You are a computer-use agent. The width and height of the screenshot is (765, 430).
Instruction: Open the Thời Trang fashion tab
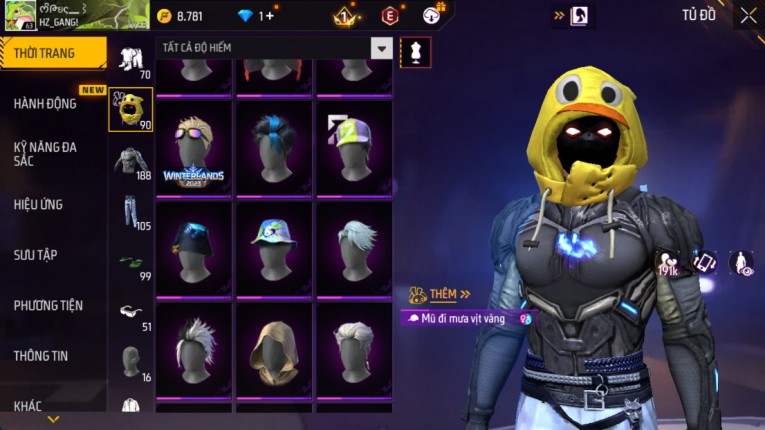52,53
